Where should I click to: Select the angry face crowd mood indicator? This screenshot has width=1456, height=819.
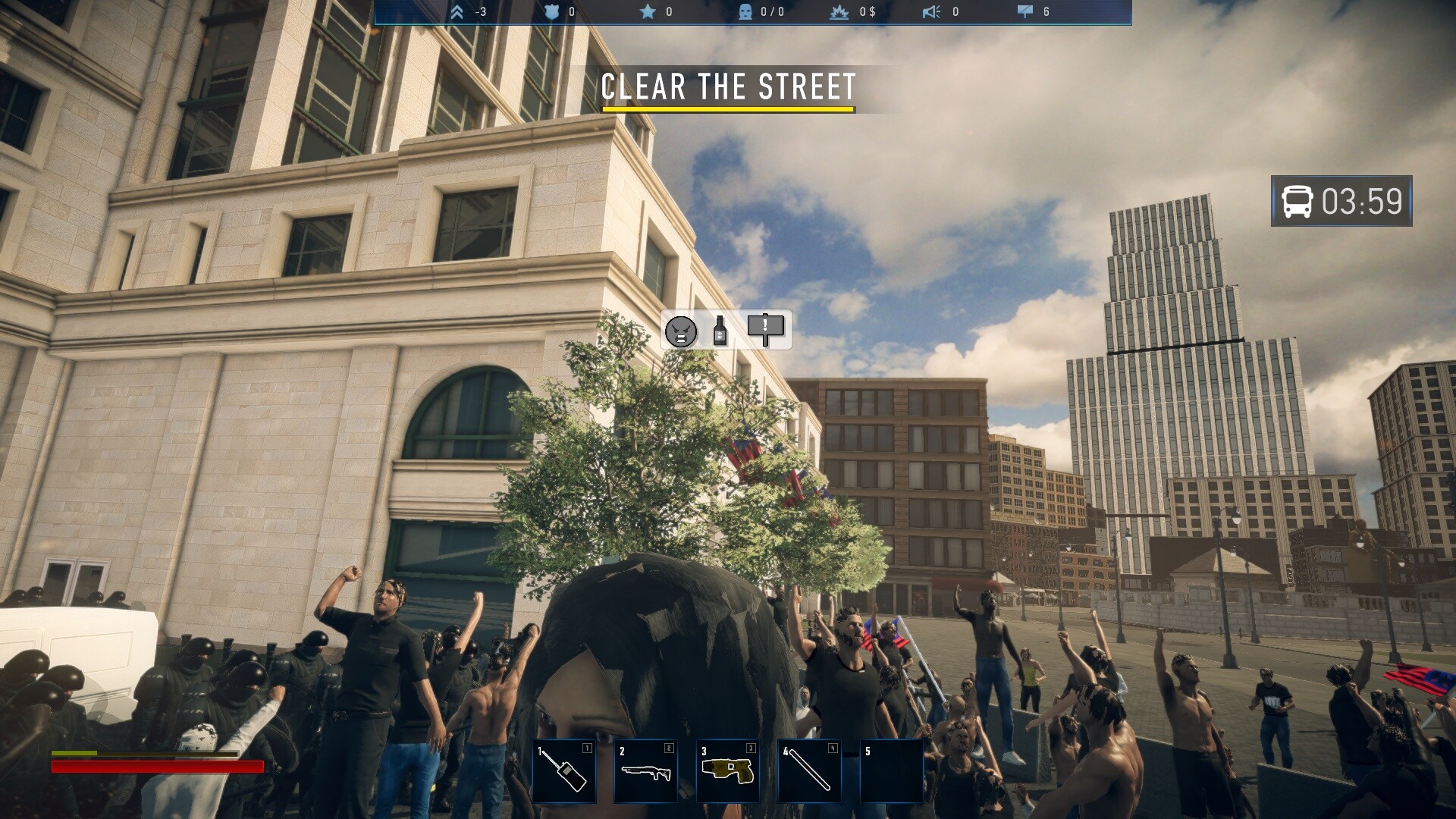[x=682, y=329]
